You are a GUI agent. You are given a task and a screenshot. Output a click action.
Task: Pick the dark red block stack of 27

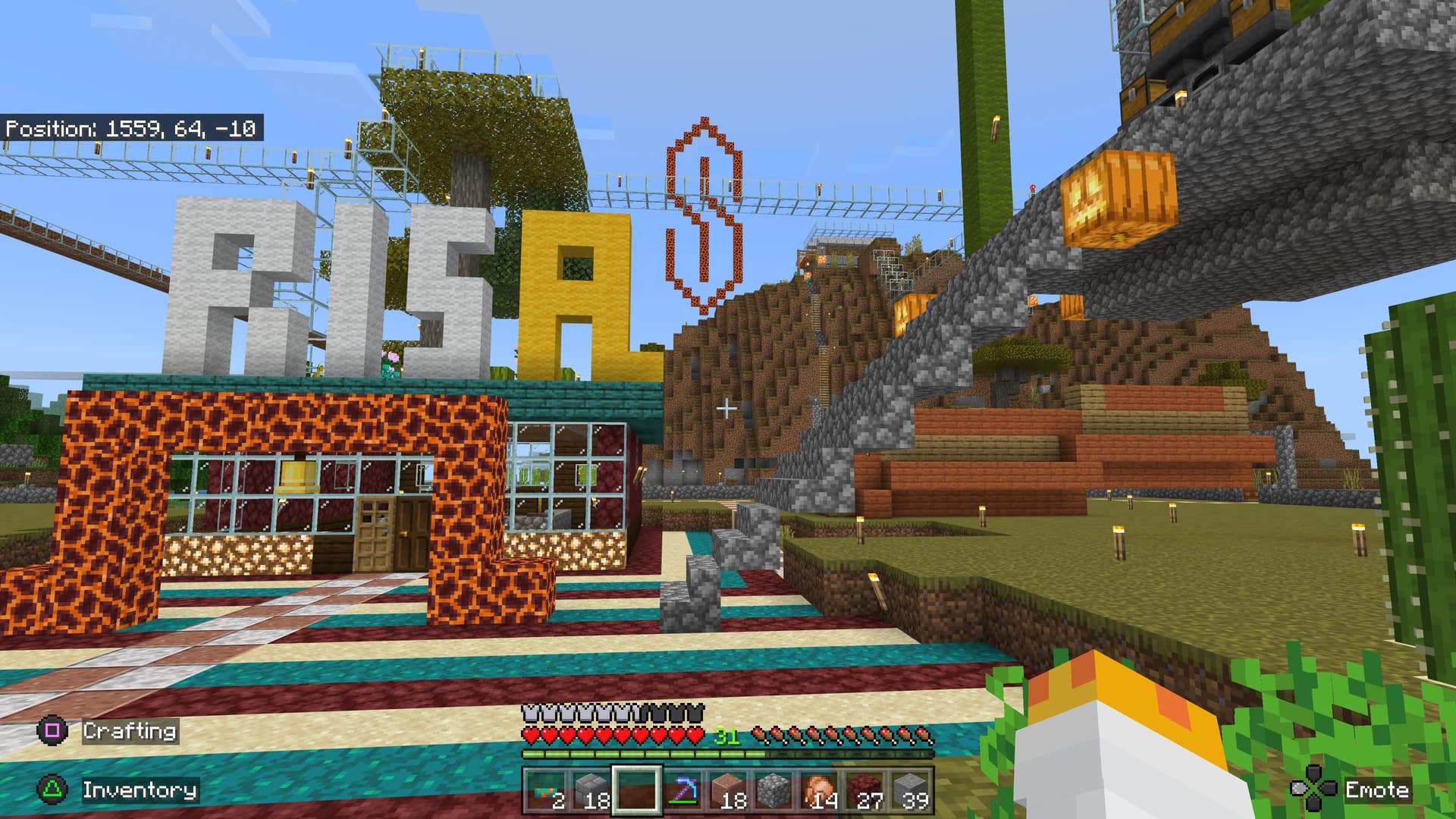coord(865,790)
